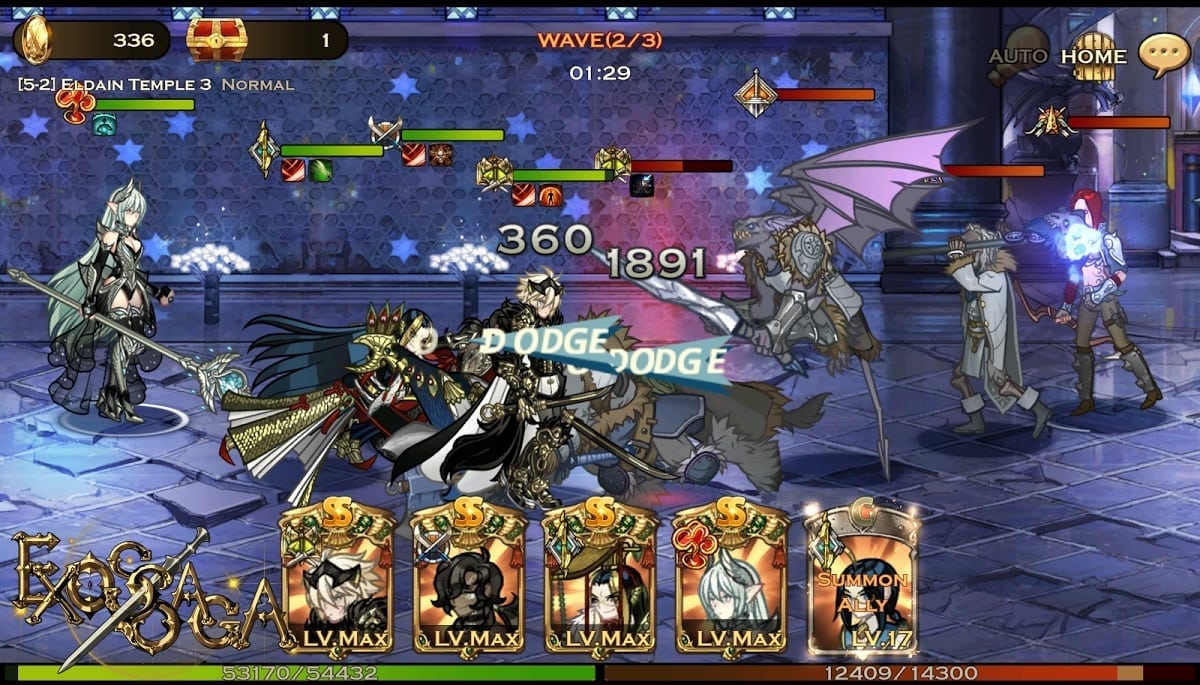The width and height of the screenshot is (1200, 685).
Task: Toggle the AUTO battle button
Action: (x=1019, y=56)
